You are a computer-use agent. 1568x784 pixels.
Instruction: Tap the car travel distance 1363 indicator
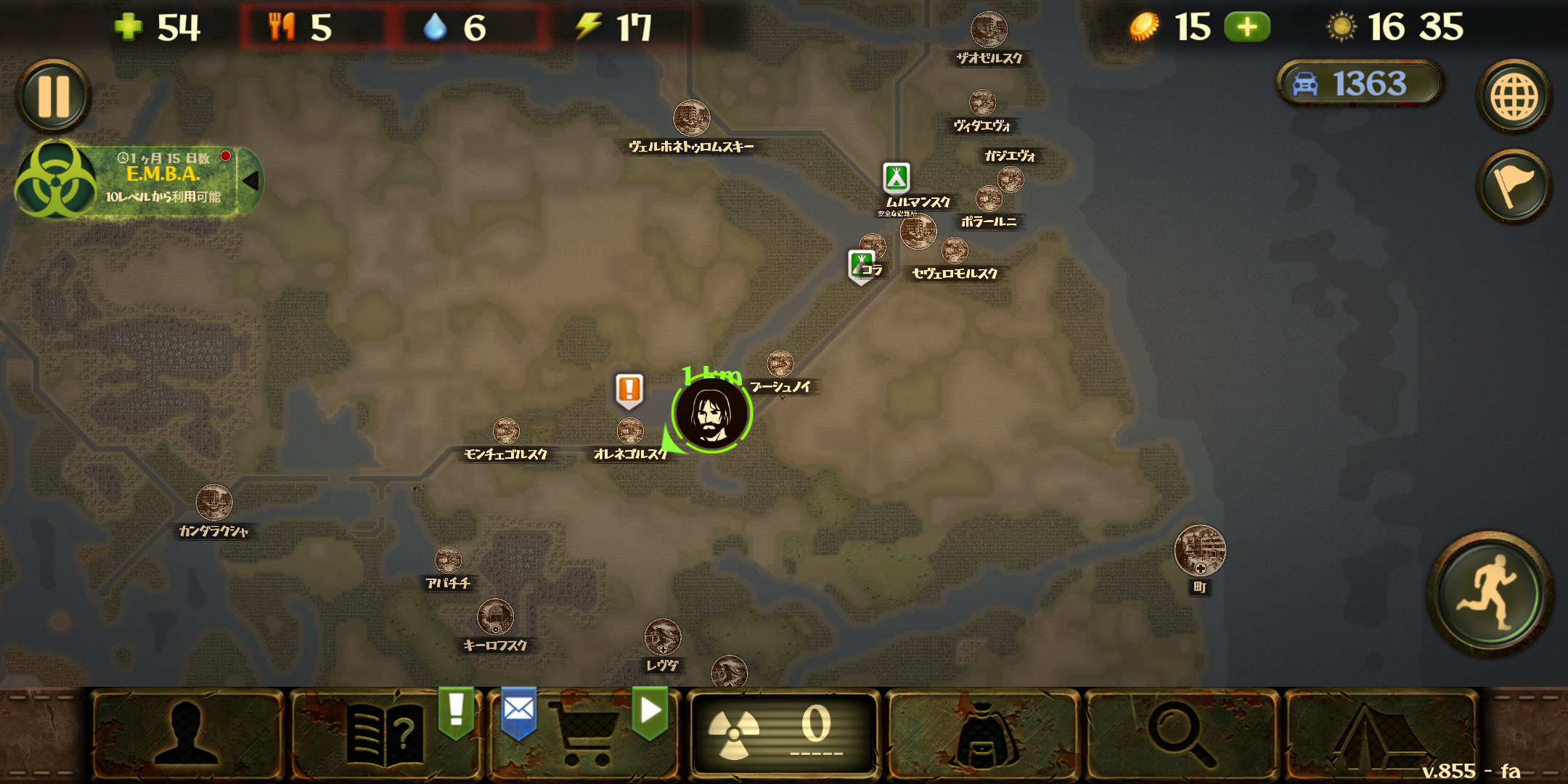tap(1358, 83)
